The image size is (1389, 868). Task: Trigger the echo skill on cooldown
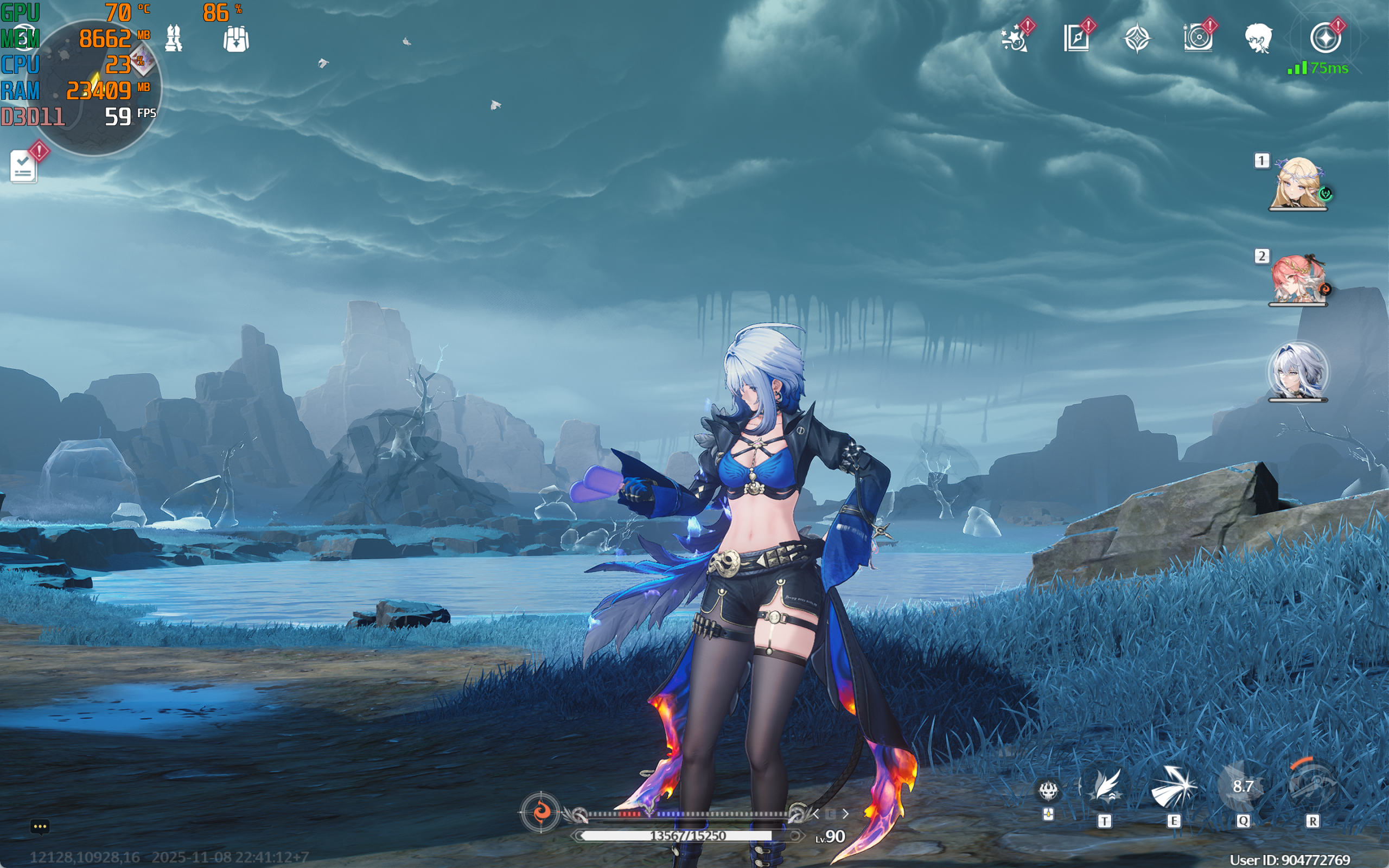(x=1243, y=787)
